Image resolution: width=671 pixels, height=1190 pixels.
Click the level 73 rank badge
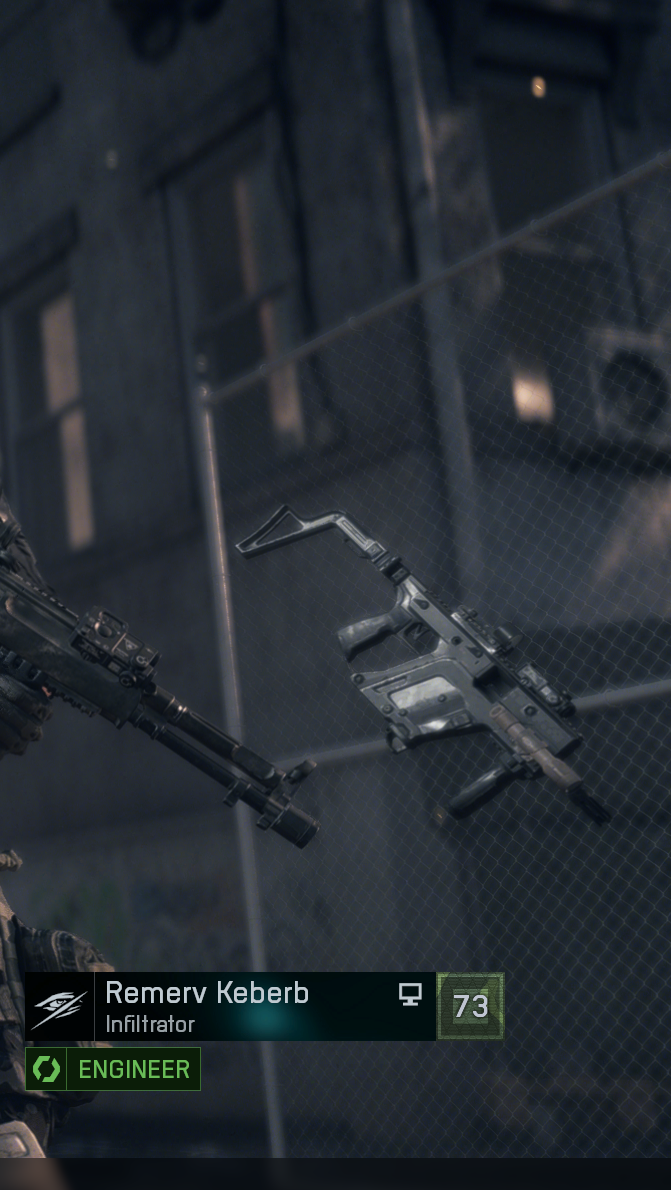click(x=470, y=1006)
